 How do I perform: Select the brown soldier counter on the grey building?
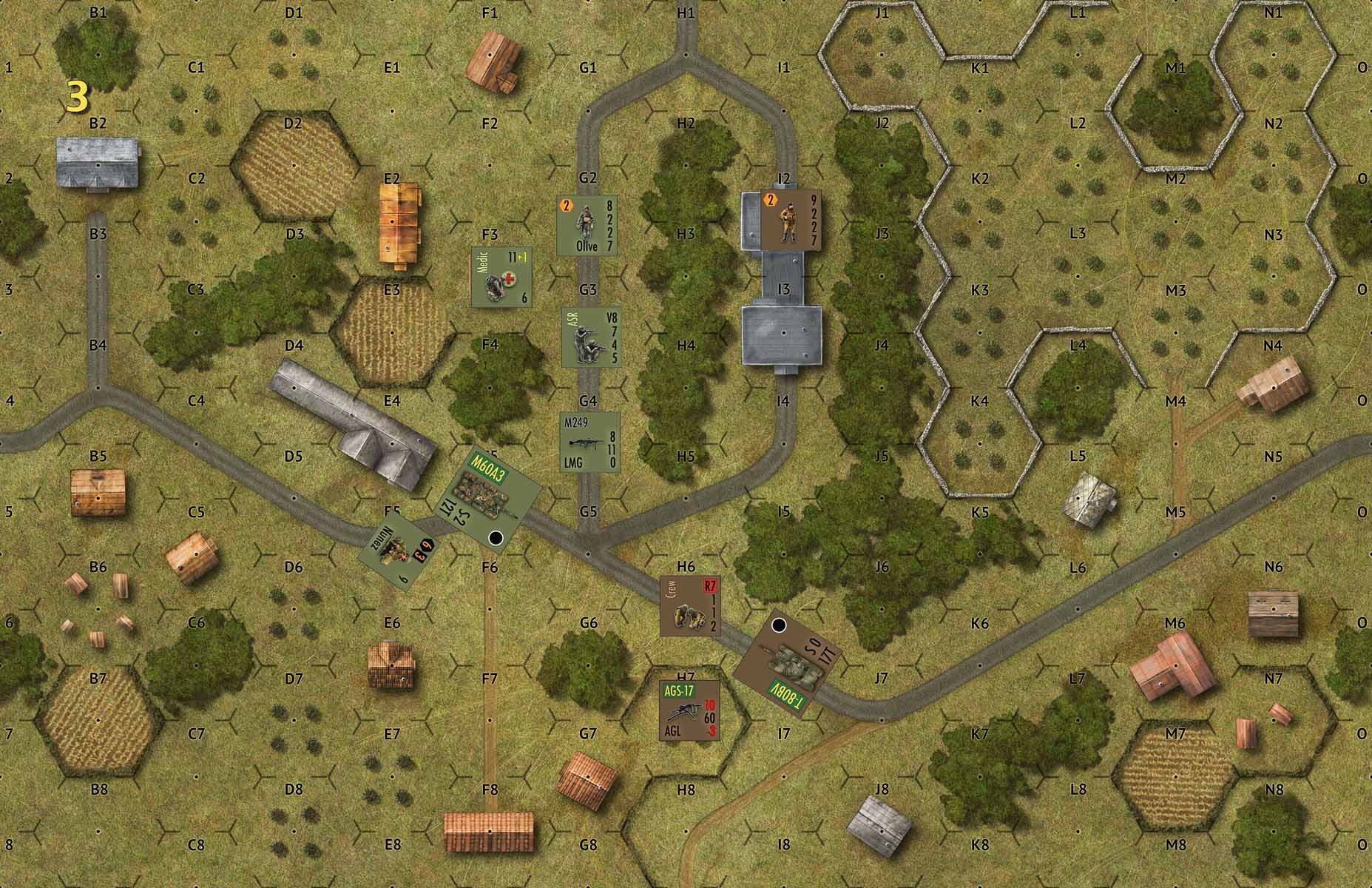coord(791,220)
